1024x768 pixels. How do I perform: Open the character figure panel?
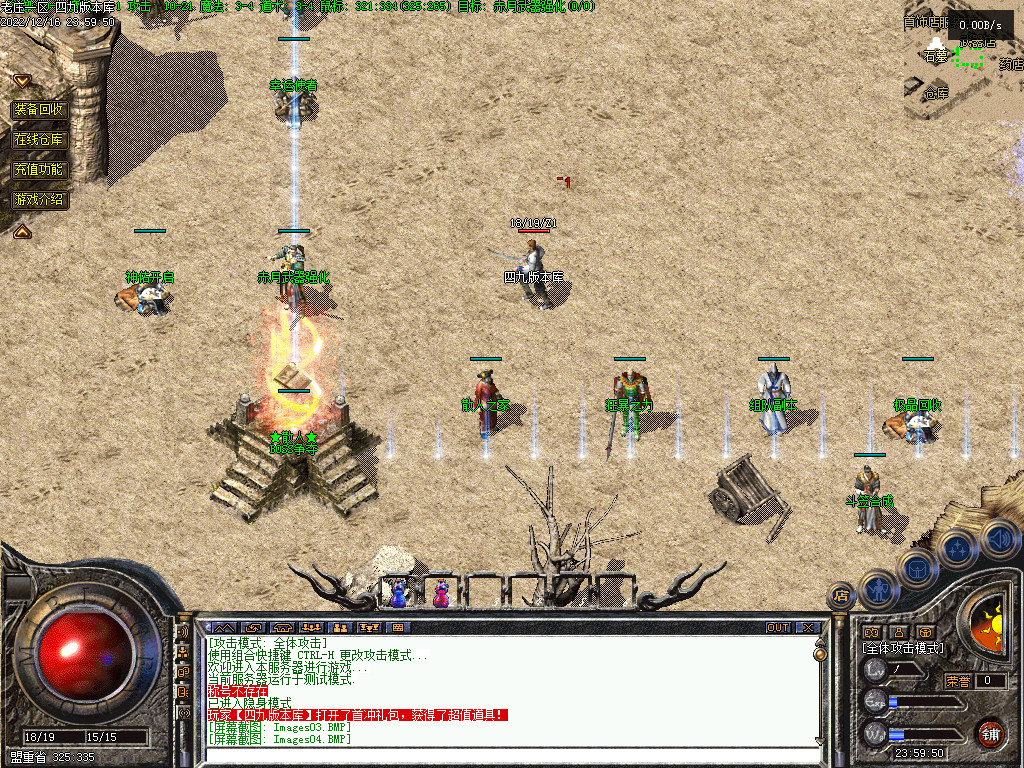pos(877,589)
